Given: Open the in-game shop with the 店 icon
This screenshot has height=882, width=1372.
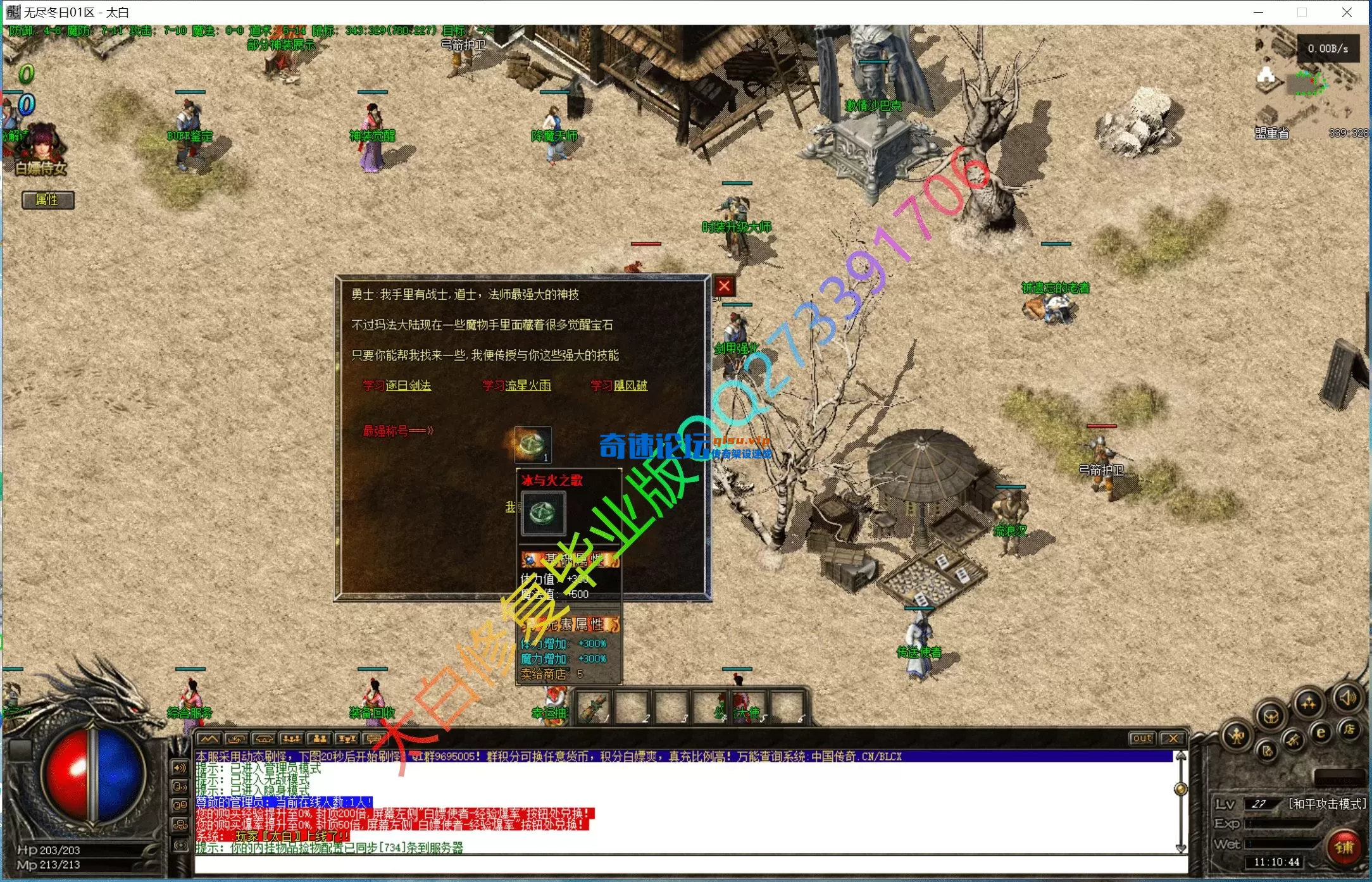Looking at the screenshot, I should (1350, 731).
